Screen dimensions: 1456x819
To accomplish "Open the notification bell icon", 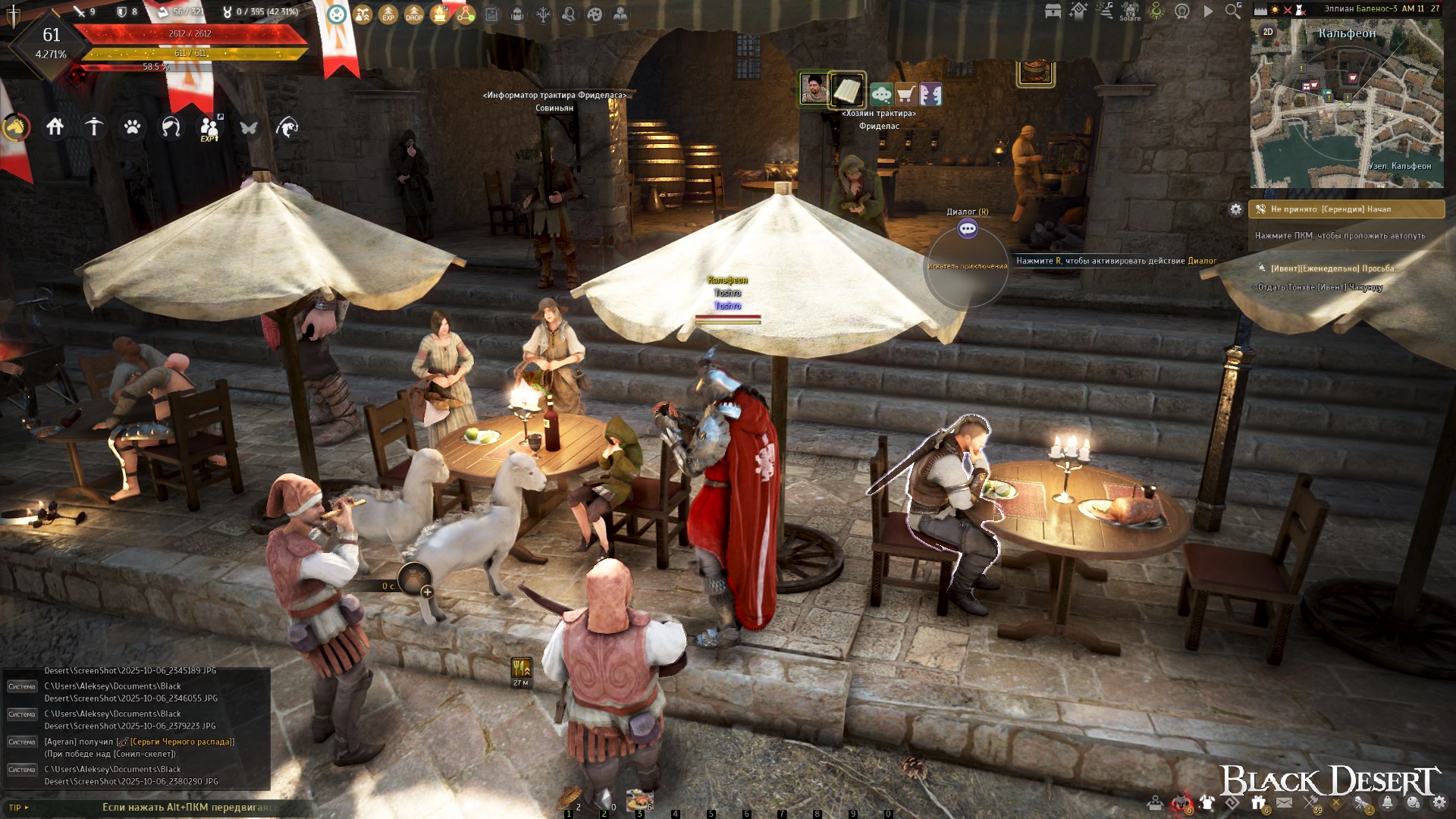I will (x=1387, y=802).
